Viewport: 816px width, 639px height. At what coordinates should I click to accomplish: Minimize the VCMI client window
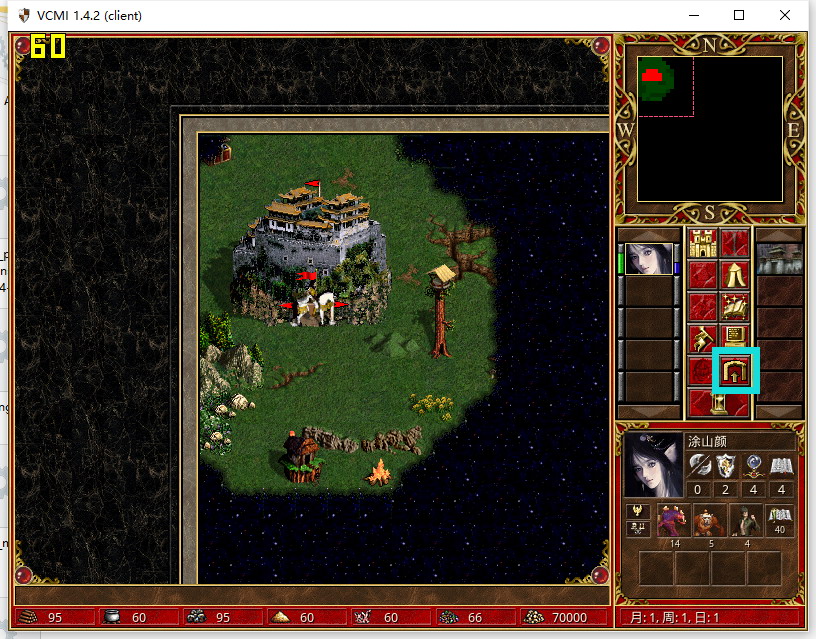point(693,15)
